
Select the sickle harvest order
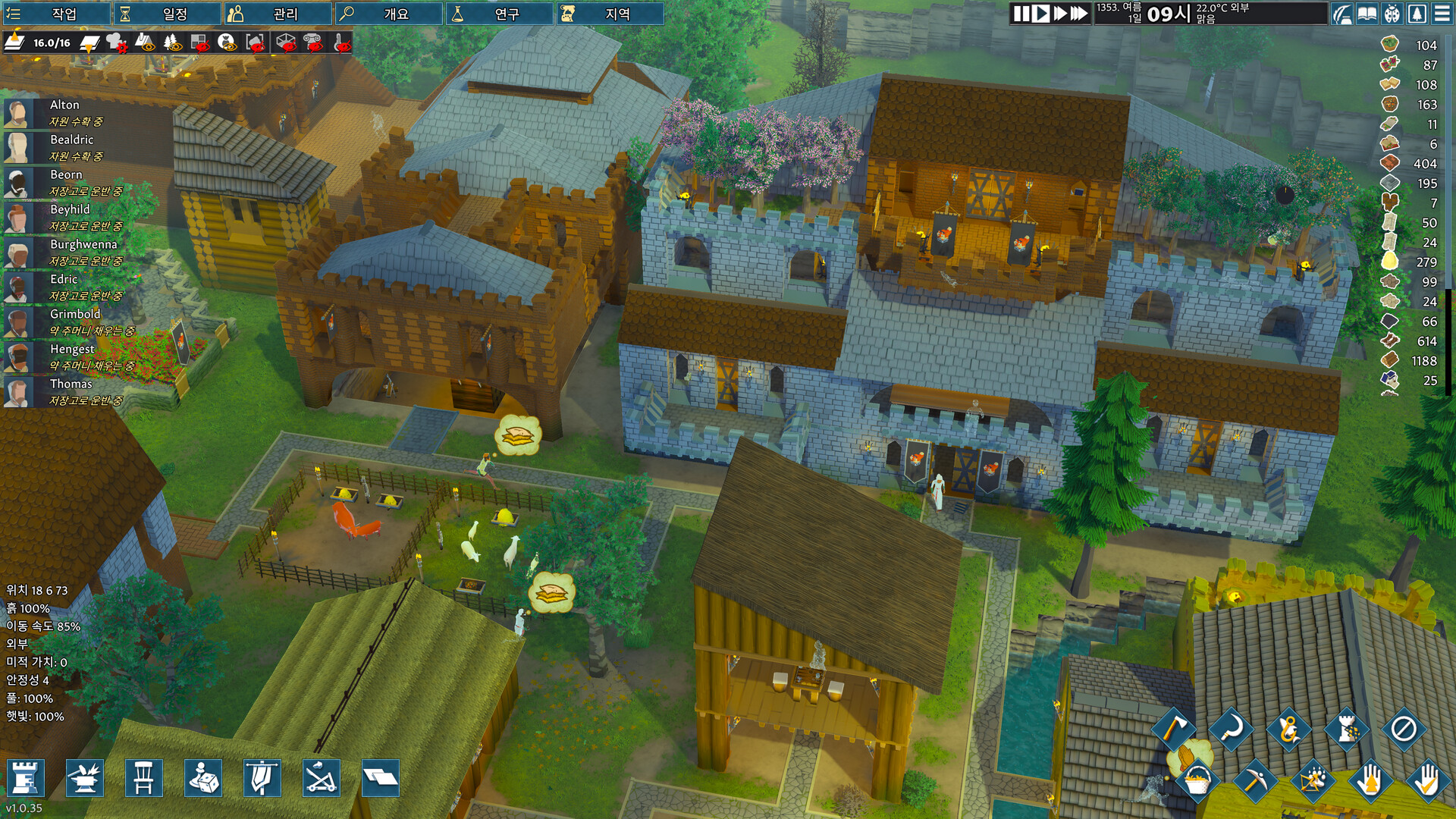click(x=1231, y=730)
